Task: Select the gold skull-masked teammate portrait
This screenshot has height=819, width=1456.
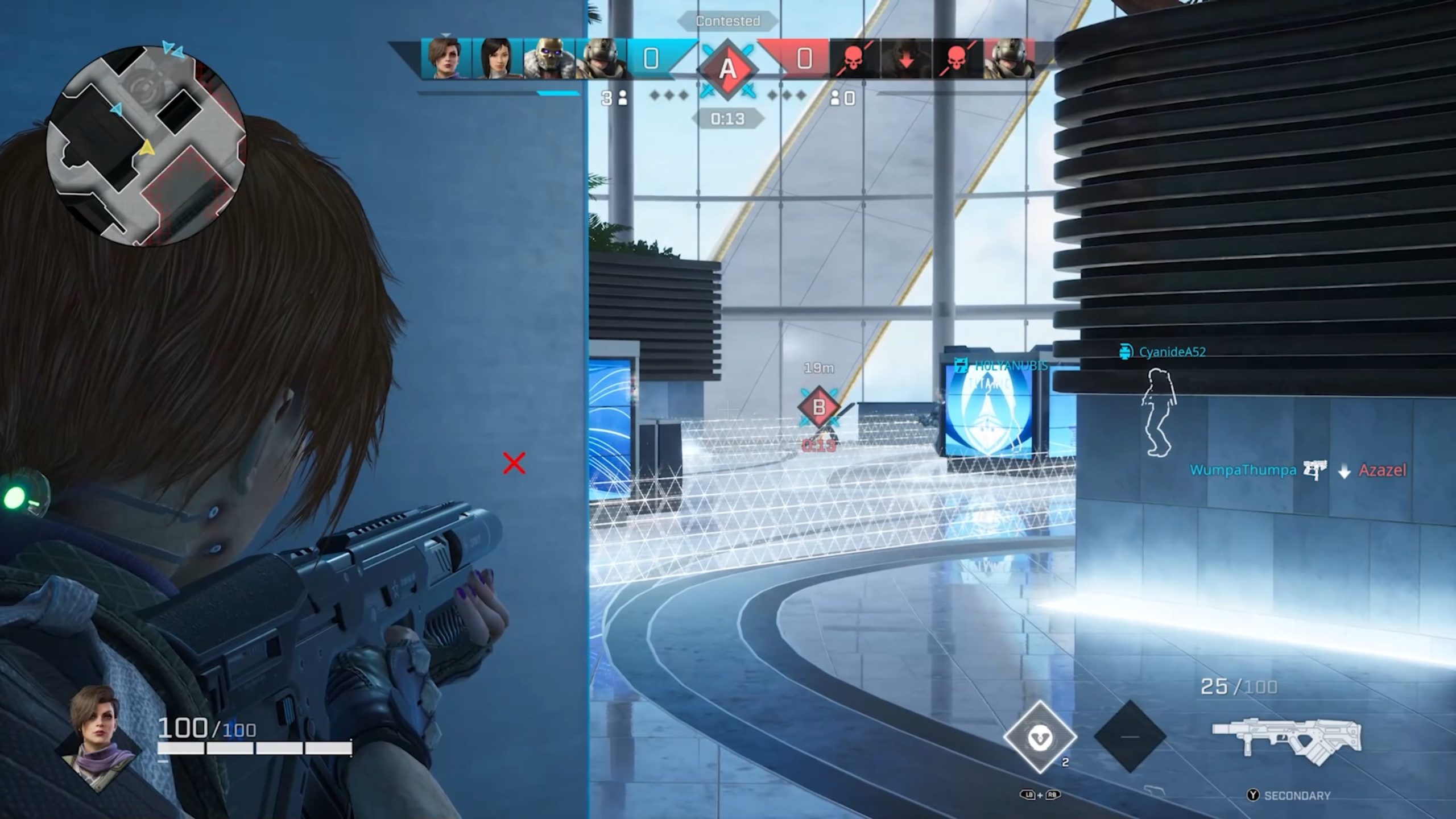Action: coord(548,58)
